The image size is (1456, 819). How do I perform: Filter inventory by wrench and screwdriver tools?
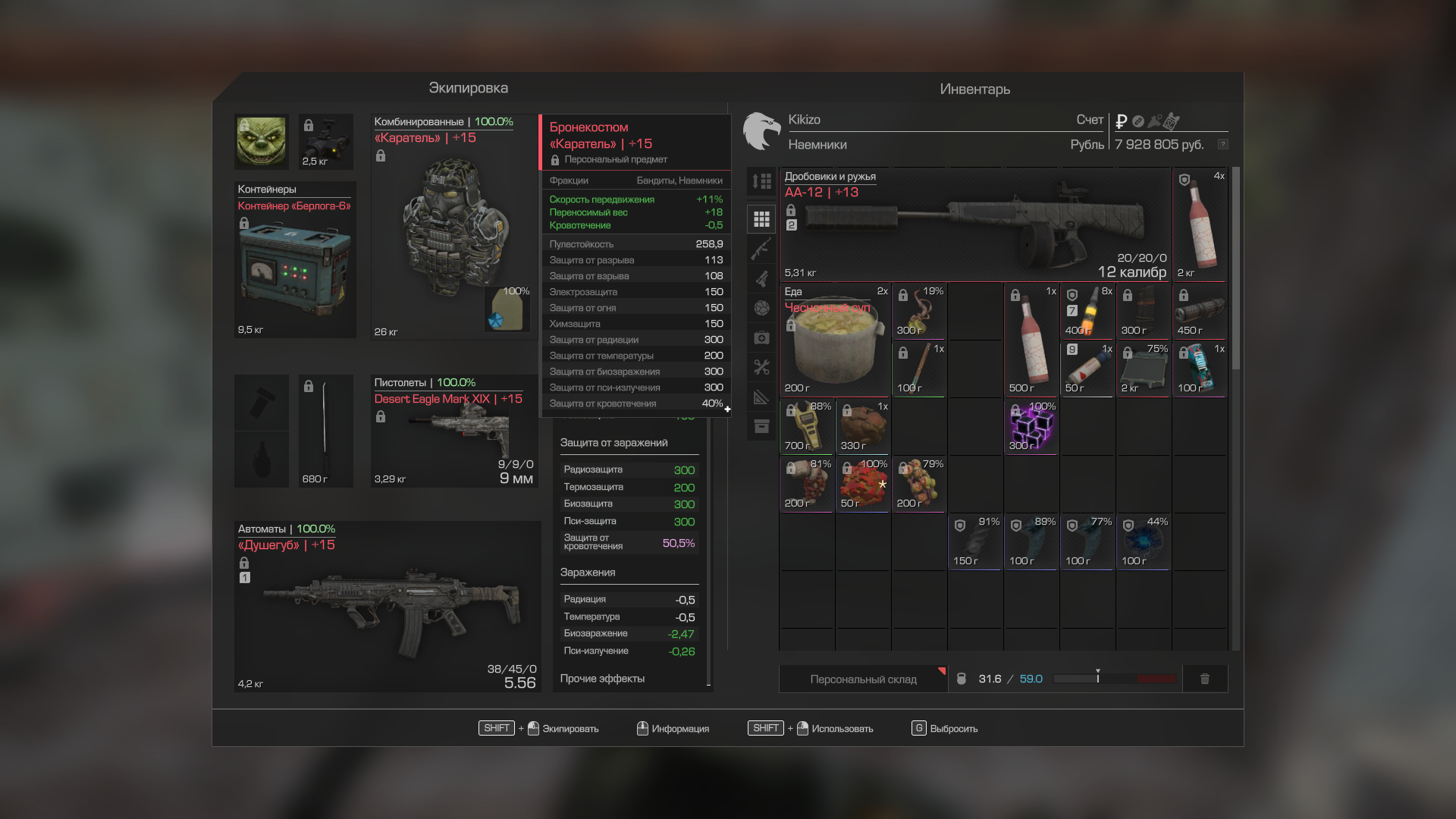pos(761,368)
